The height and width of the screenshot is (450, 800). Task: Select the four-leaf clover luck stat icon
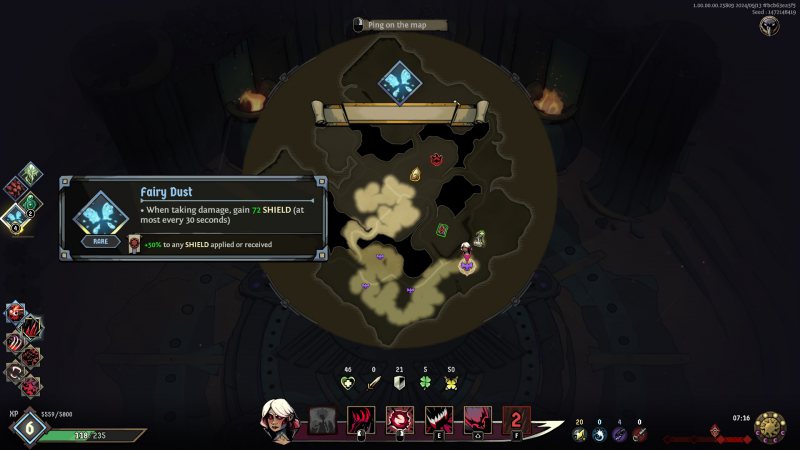[x=424, y=382]
